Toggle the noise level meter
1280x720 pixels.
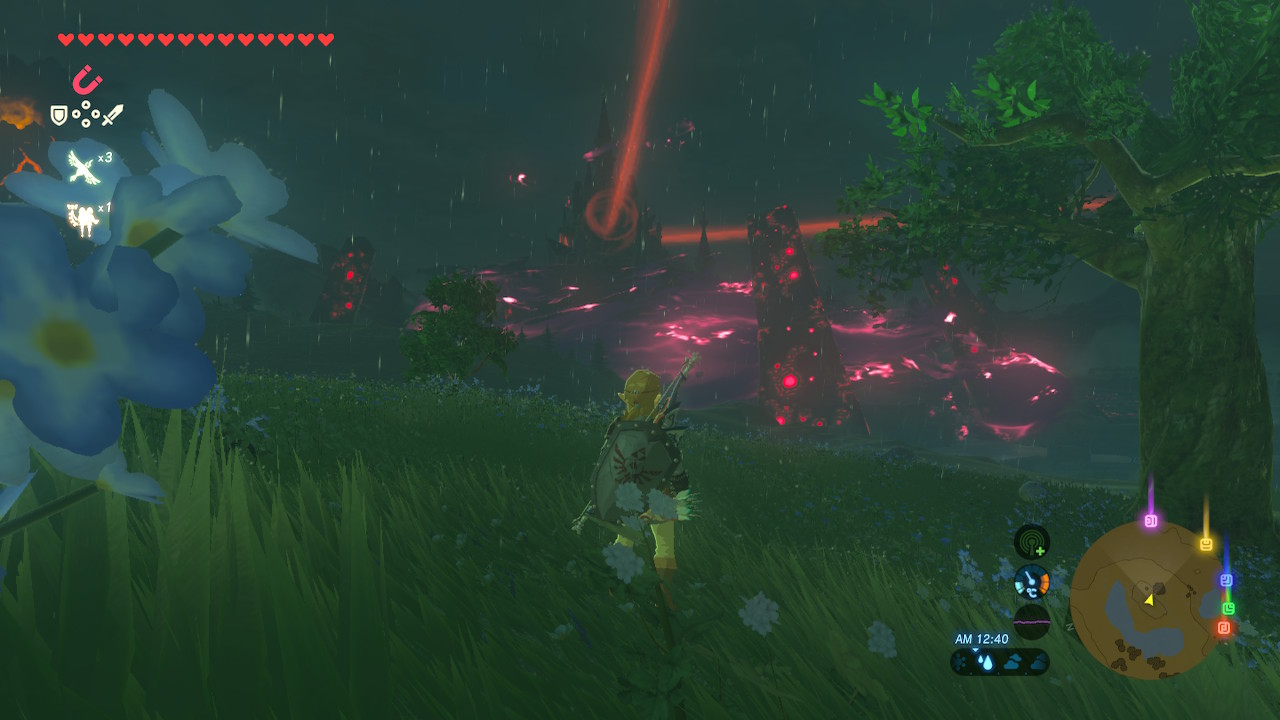(x=1031, y=620)
